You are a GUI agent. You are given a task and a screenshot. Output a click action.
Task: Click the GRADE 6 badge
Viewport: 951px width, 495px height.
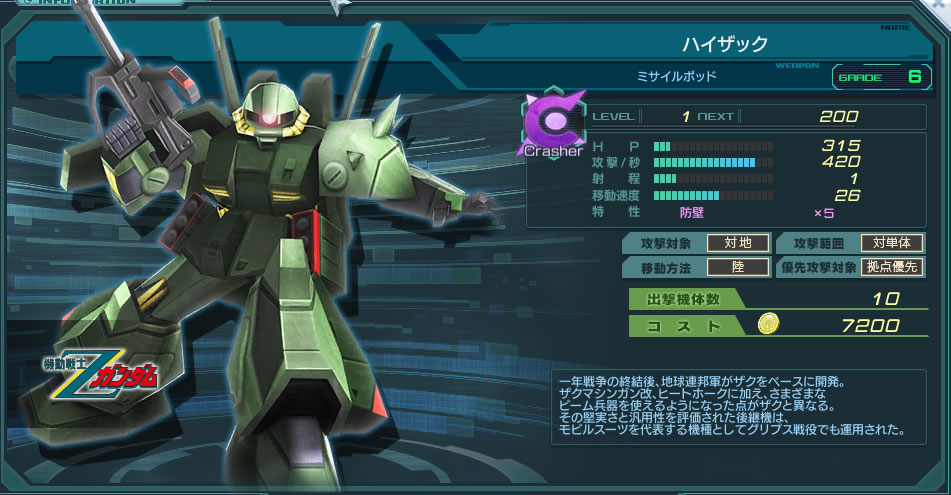pyautogui.click(x=879, y=76)
